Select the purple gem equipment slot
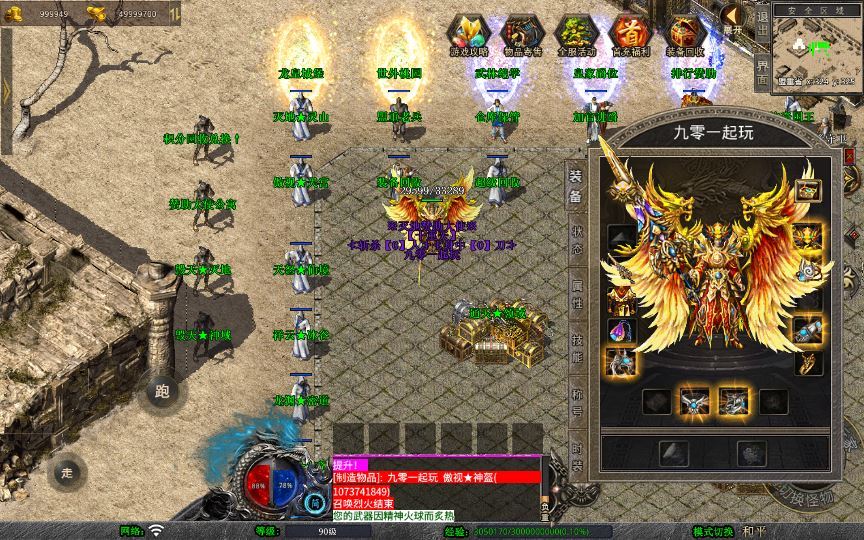864x540 pixels. pyautogui.click(x=621, y=331)
